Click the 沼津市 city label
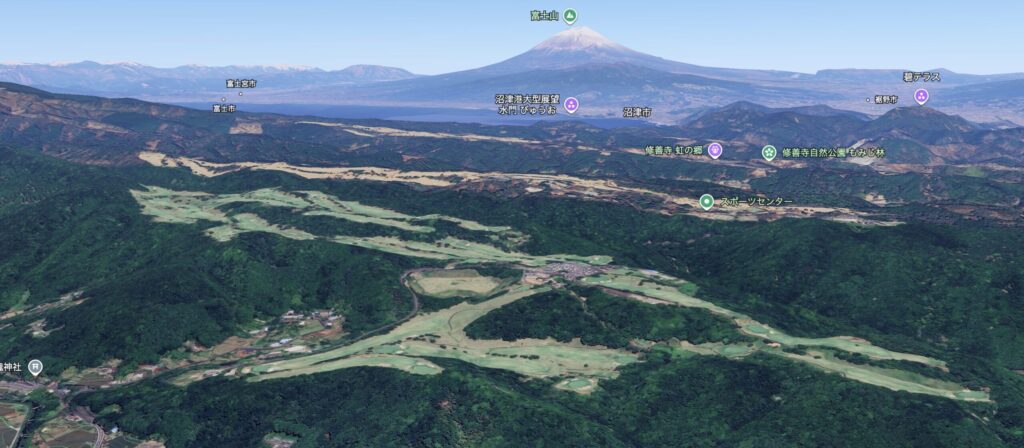Image resolution: width=1024 pixels, height=448 pixels. (x=637, y=112)
